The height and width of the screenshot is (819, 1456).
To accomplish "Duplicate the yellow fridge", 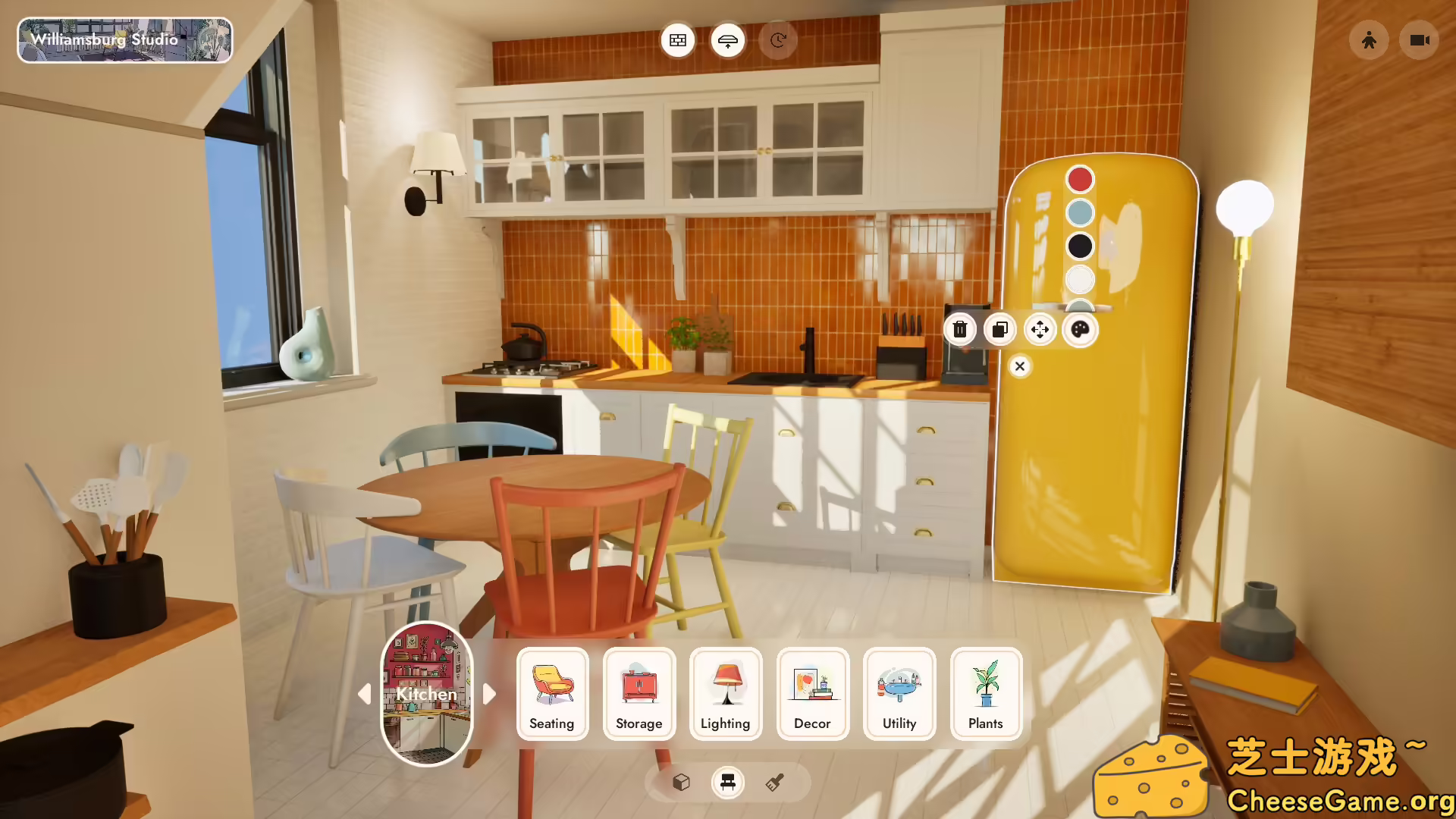I will (999, 329).
